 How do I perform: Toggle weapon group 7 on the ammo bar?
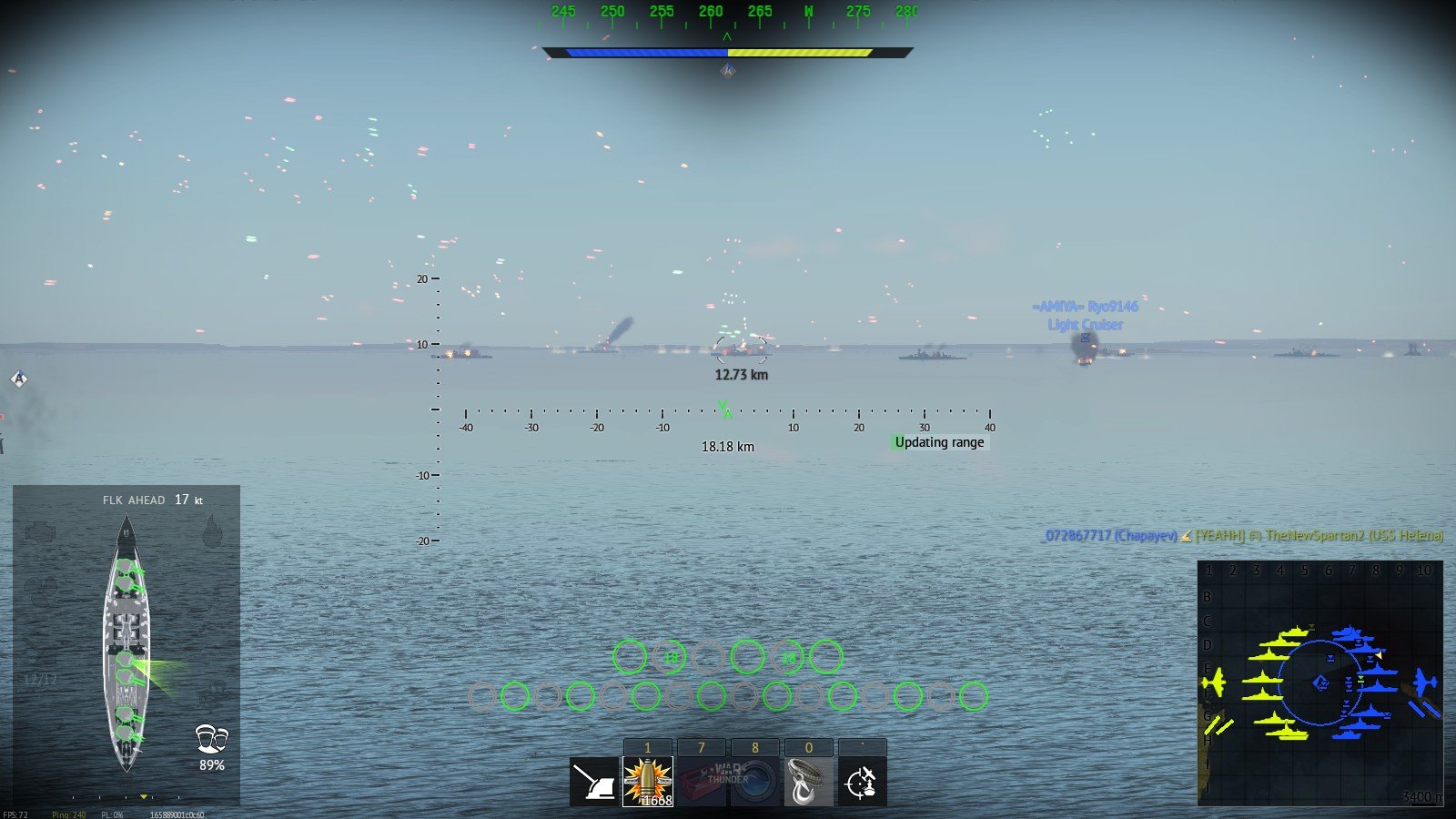[x=701, y=746]
